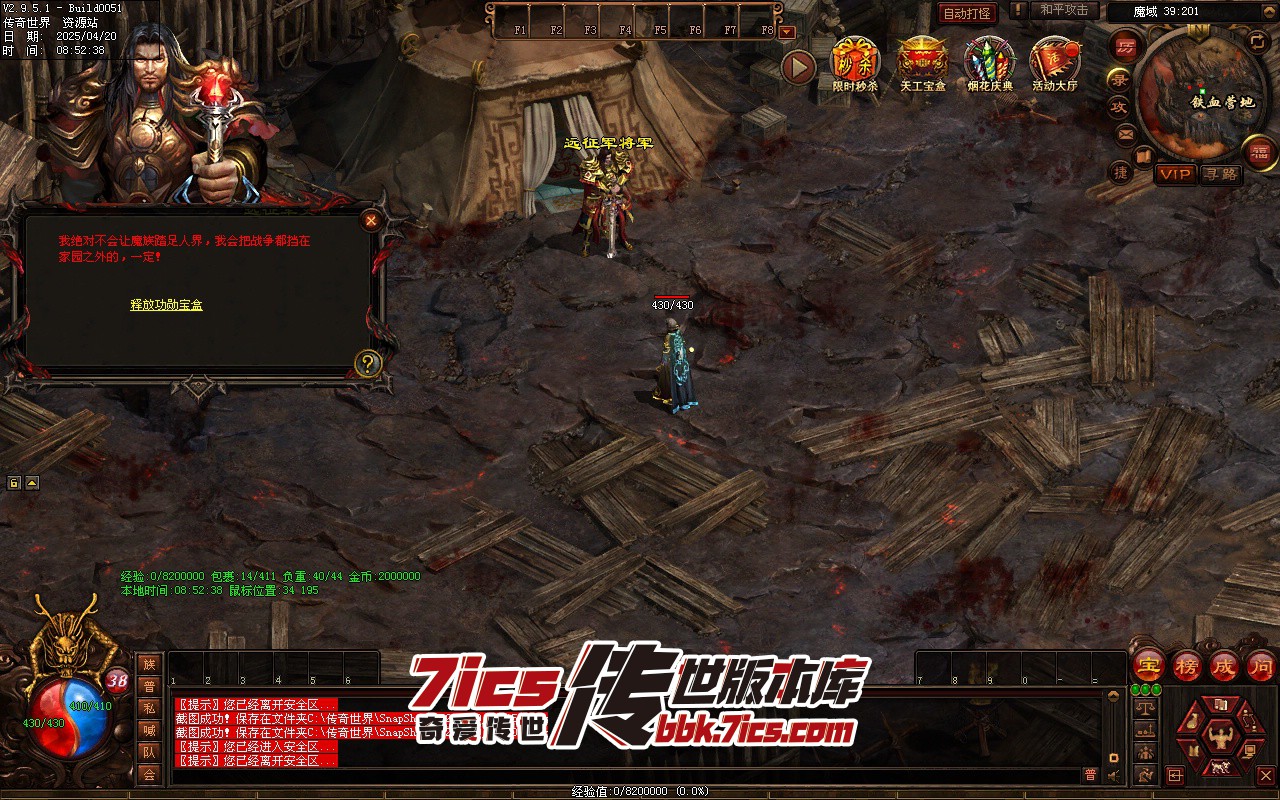Show the 榜 rankings orb

pyautogui.click(x=1187, y=665)
